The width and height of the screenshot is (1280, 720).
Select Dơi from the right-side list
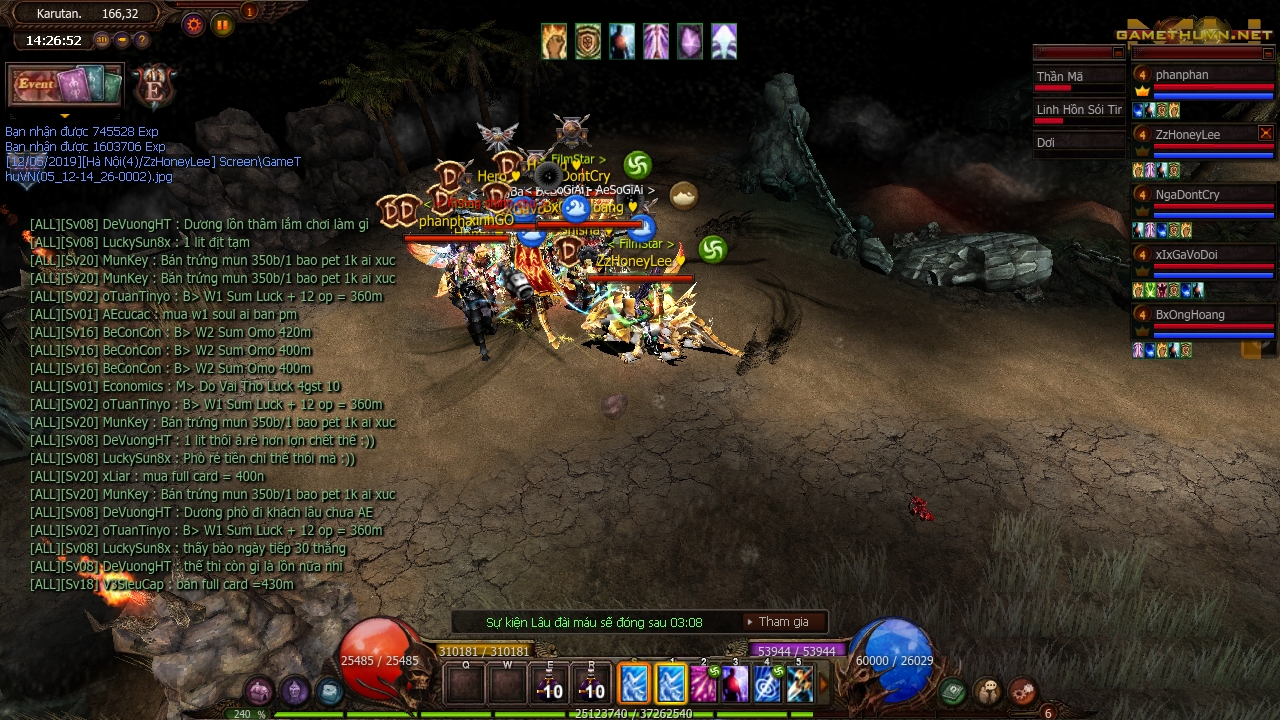[1046, 142]
